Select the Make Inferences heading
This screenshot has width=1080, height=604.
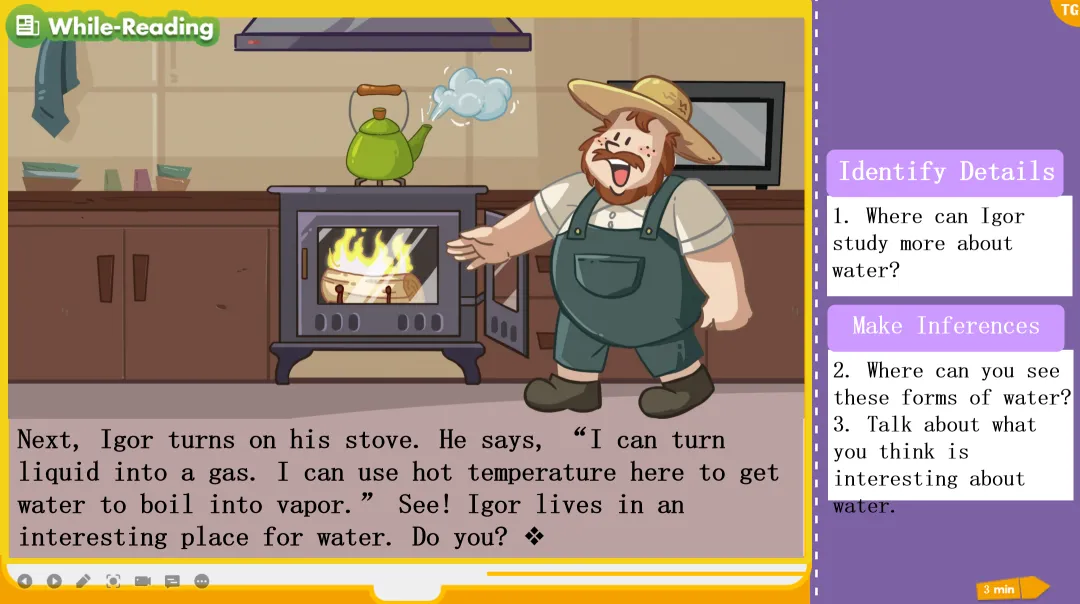(x=945, y=327)
